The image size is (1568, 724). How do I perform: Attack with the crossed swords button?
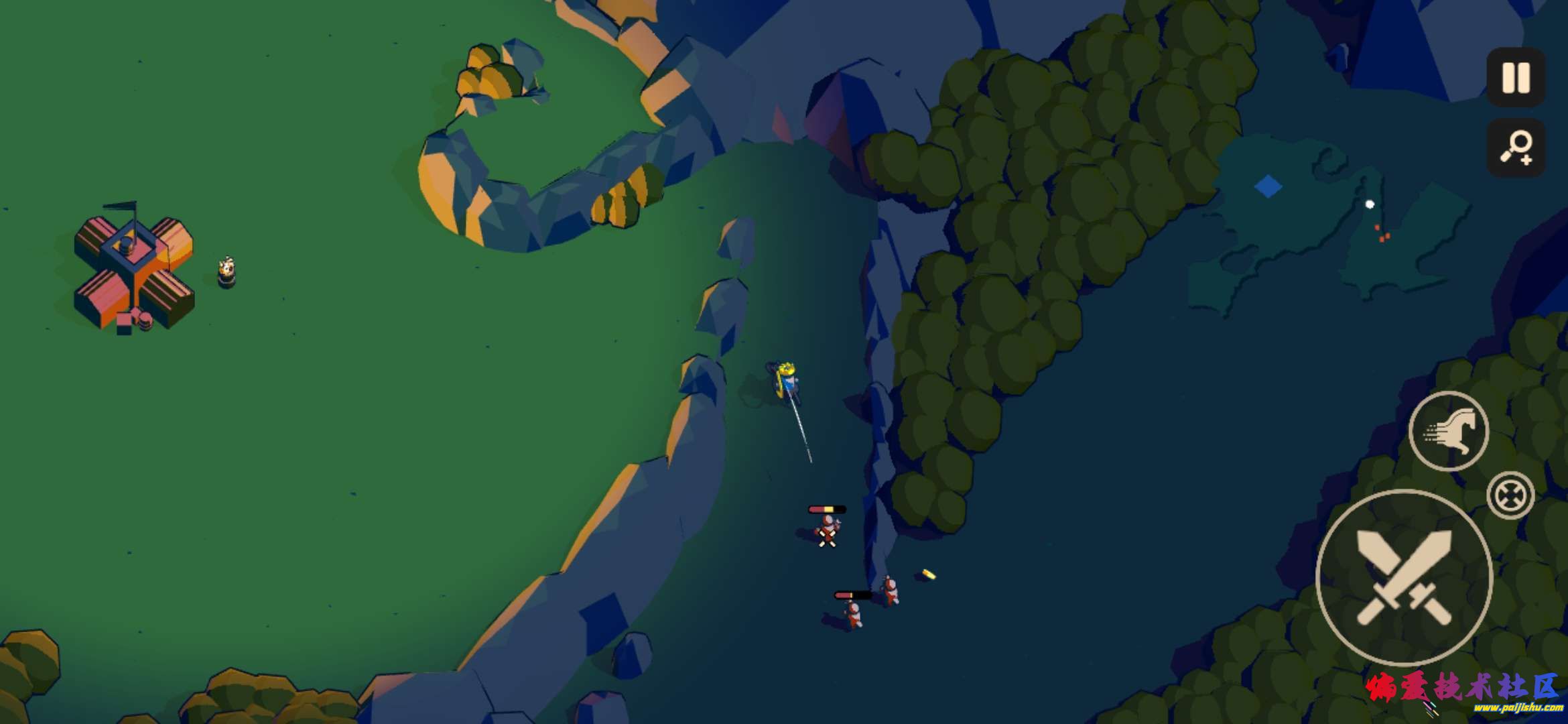point(1404,577)
